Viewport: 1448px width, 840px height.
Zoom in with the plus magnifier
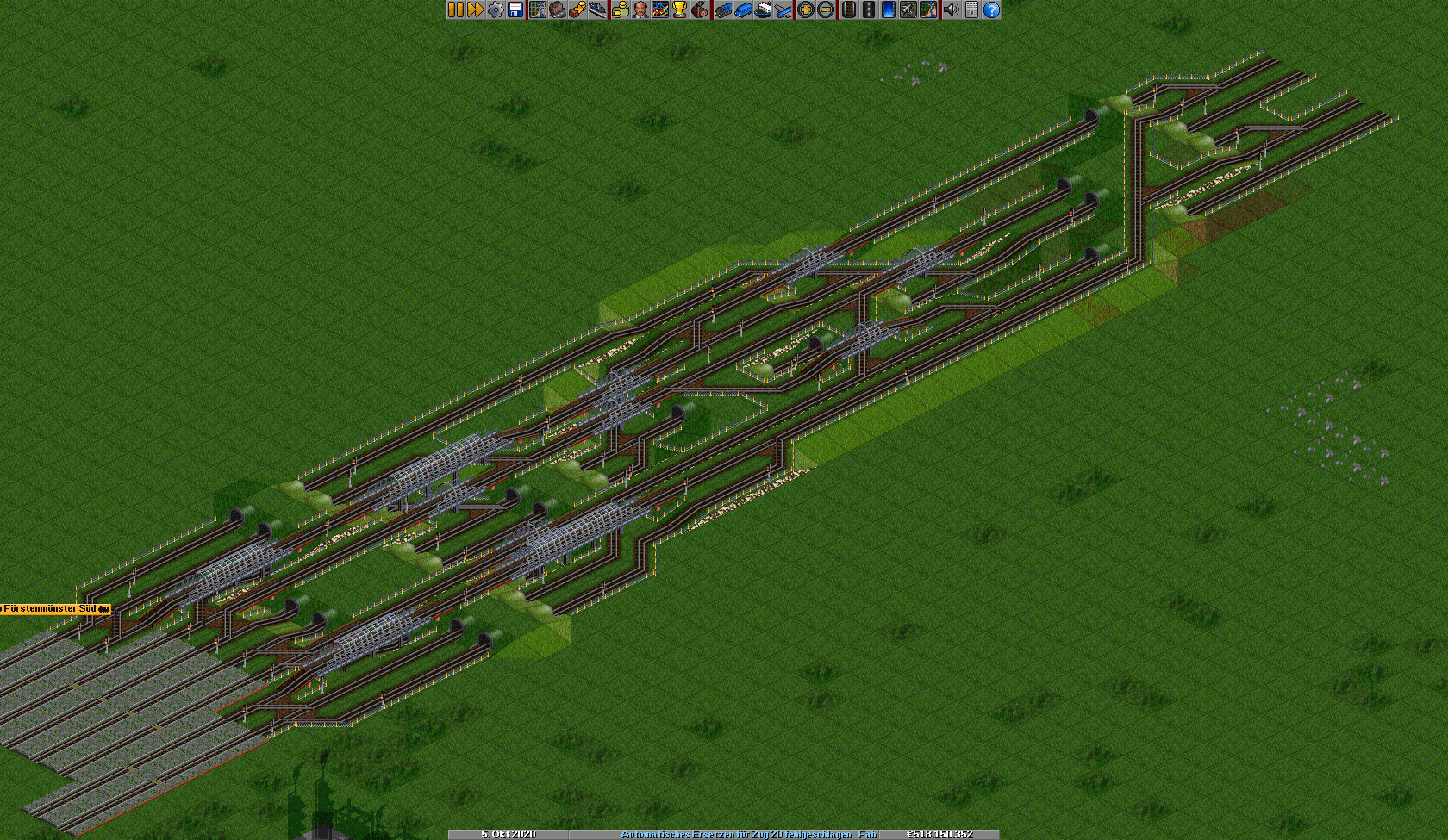point(805,9)
